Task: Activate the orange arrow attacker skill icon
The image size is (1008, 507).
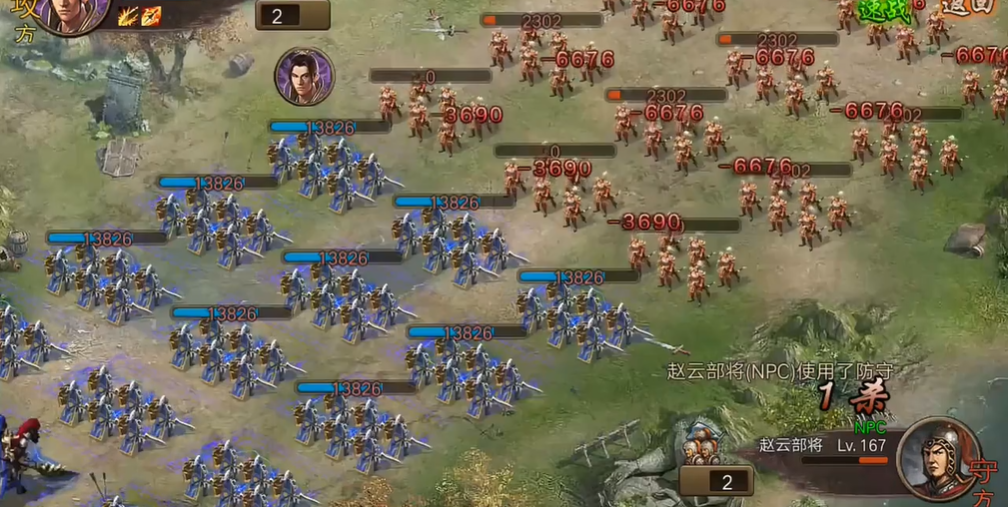Action: pyautogui.click(x=151, y=15)
